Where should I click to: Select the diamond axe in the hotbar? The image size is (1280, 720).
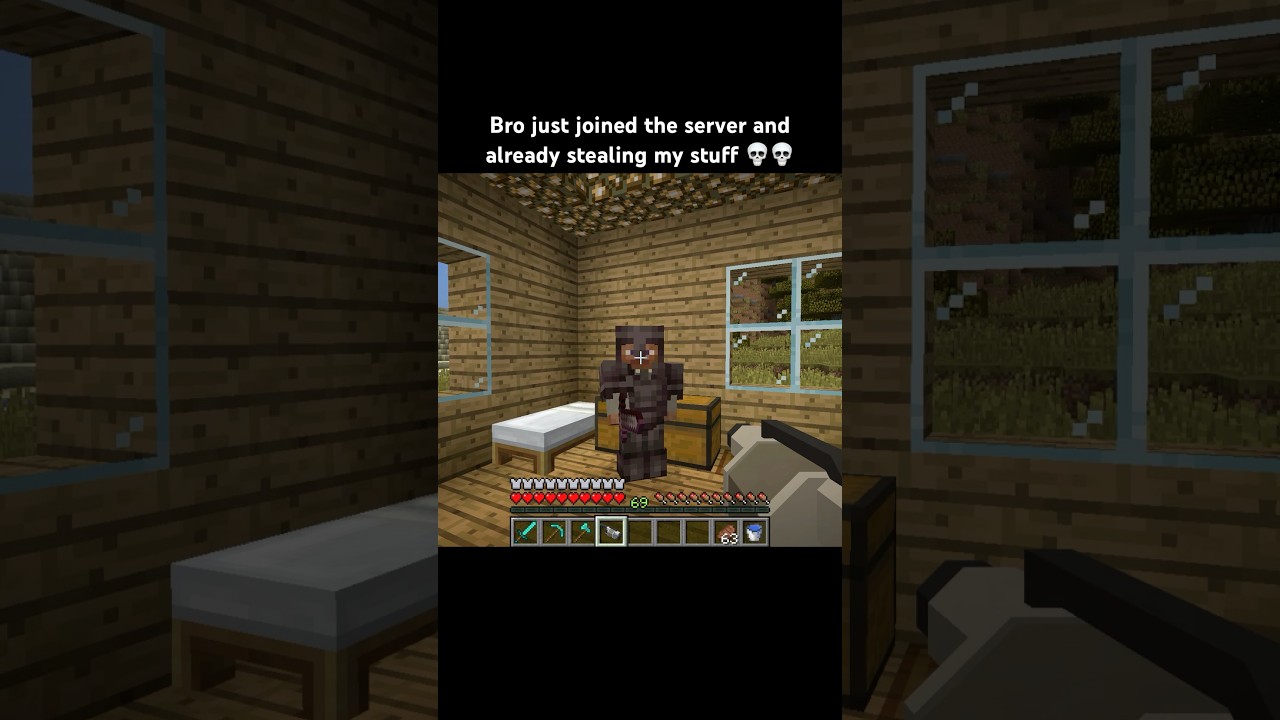pos(583,531)
